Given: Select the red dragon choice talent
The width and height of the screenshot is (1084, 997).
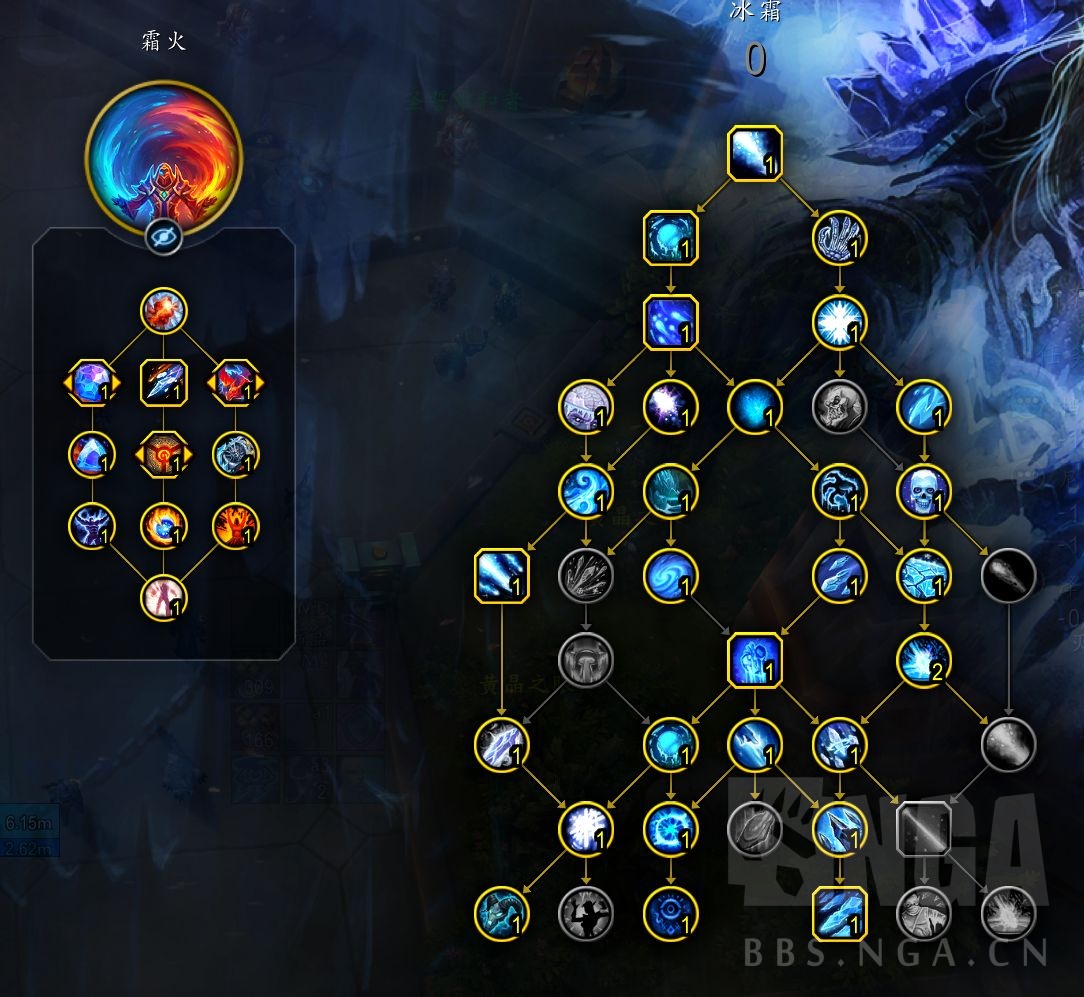Looking at the screenshot, I should pos(235,382).
